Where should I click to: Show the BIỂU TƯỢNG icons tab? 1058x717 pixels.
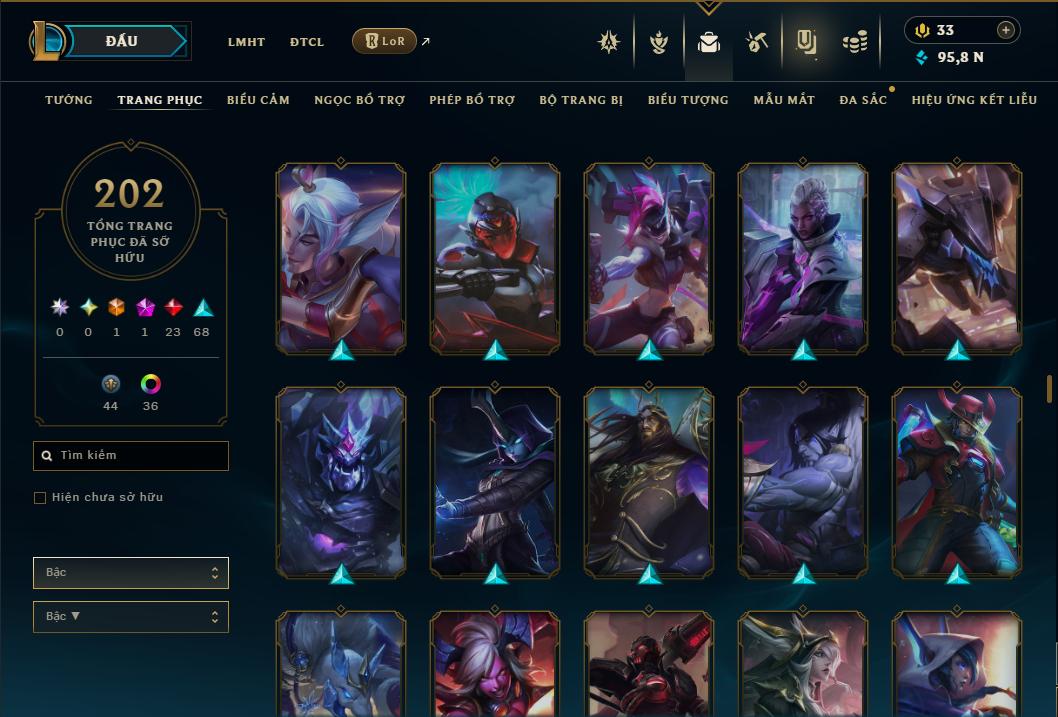[x=688, y=100]
